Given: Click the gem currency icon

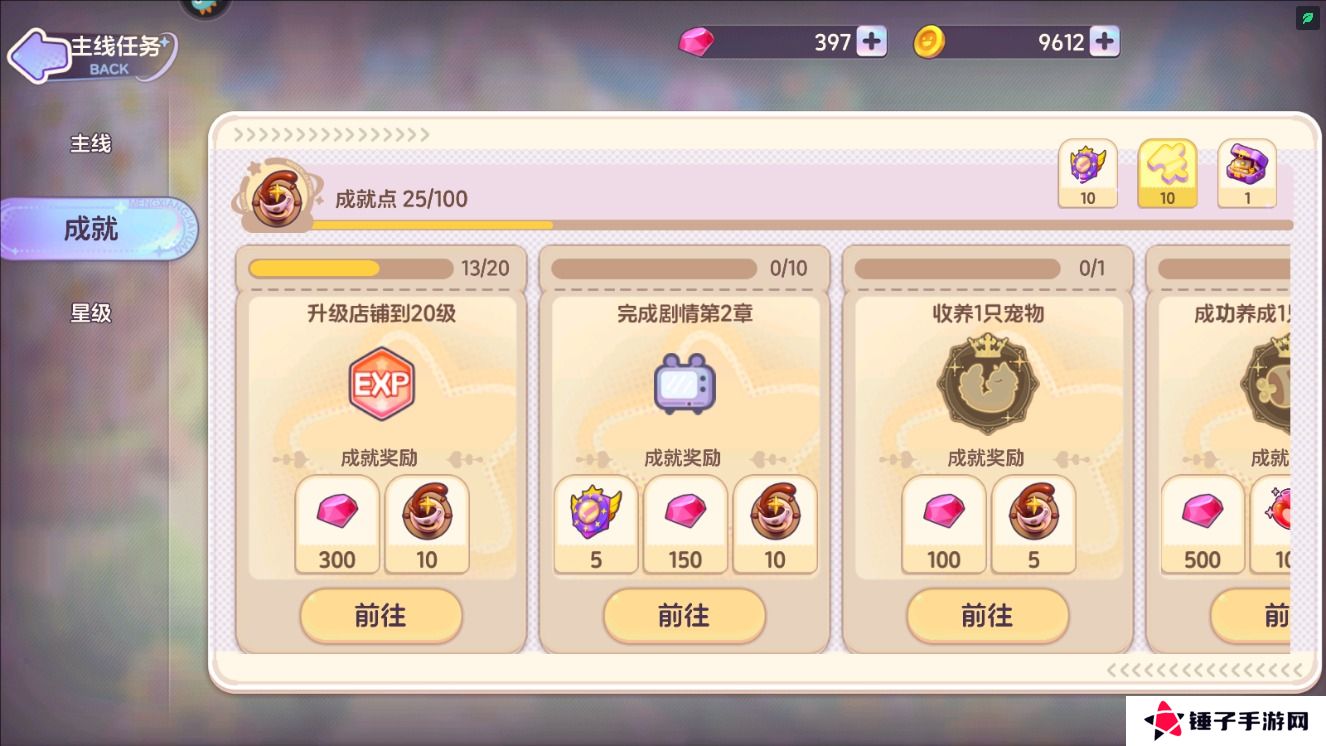Looking at the screenshot, I should pyautogui.click(x=699, y=41).
